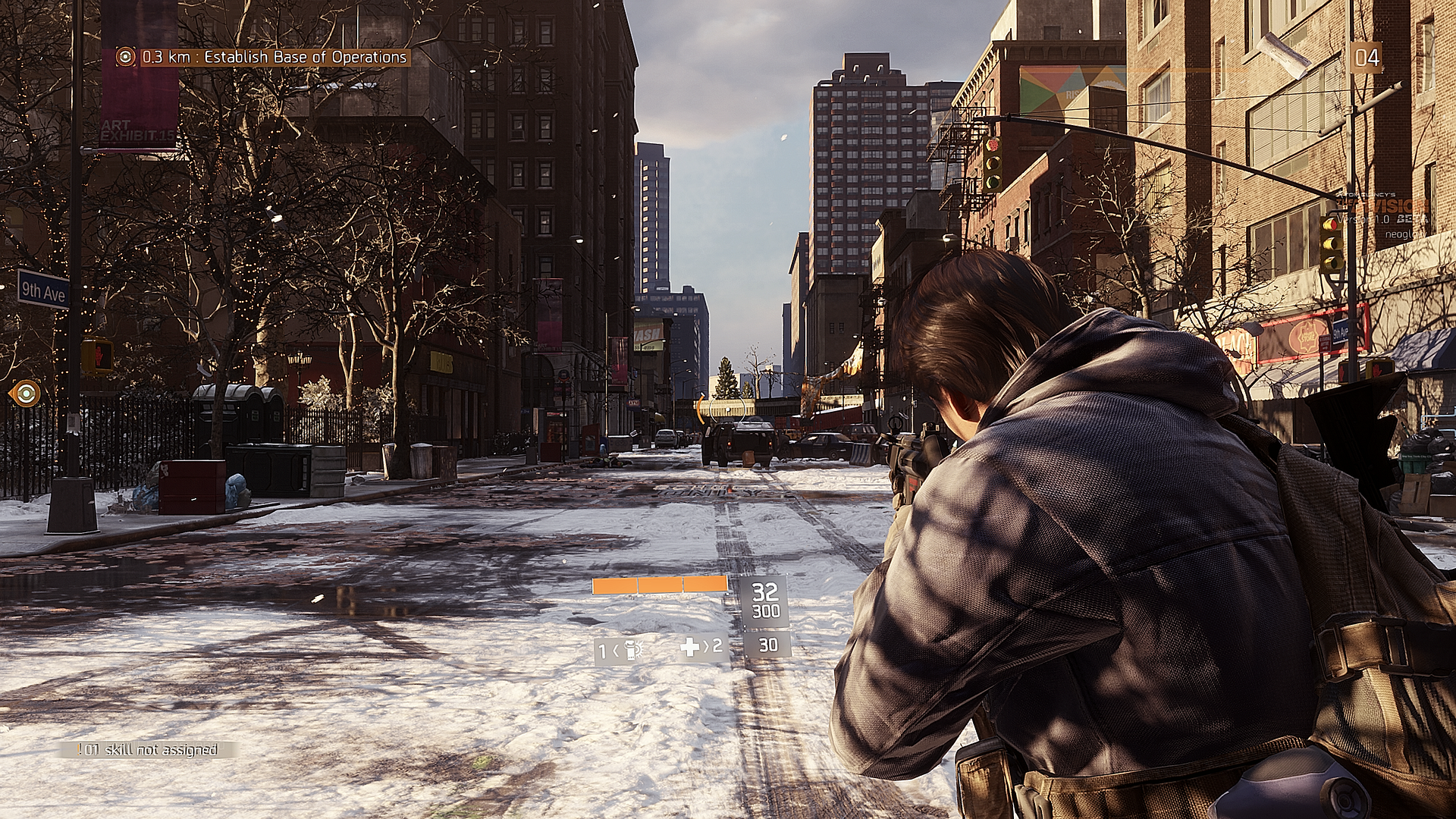Open the skill not assigned notification
The height and width of the screenshot is (819, 1456).
149,750
